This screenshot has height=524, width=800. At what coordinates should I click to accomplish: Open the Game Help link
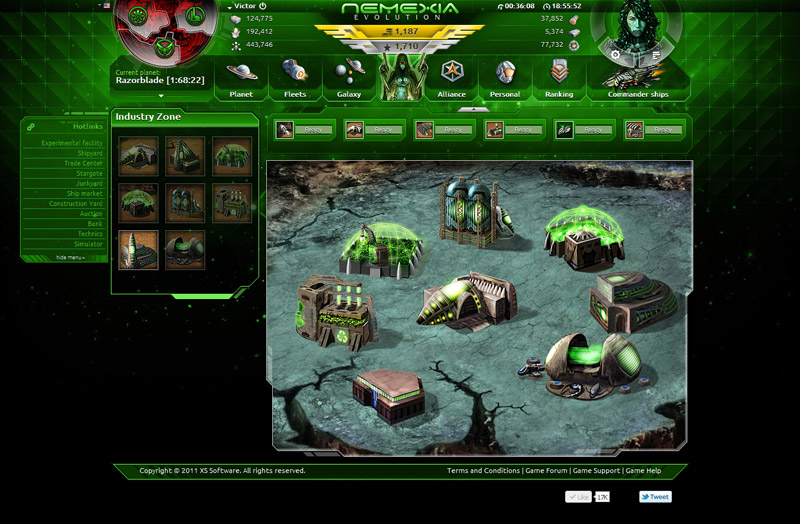(x=643, y=470)
